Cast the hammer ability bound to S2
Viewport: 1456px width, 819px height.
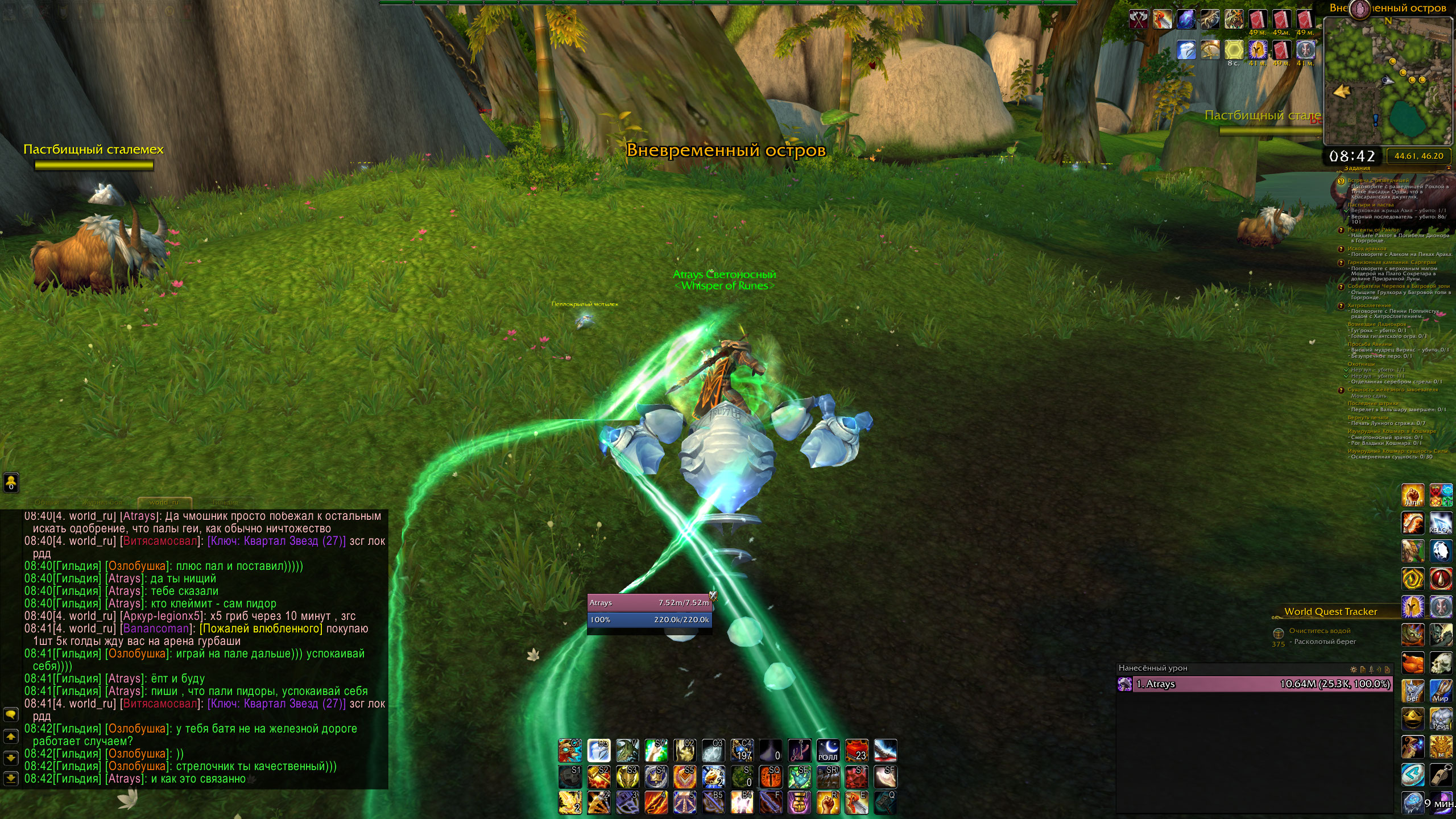tap(598, 777)
